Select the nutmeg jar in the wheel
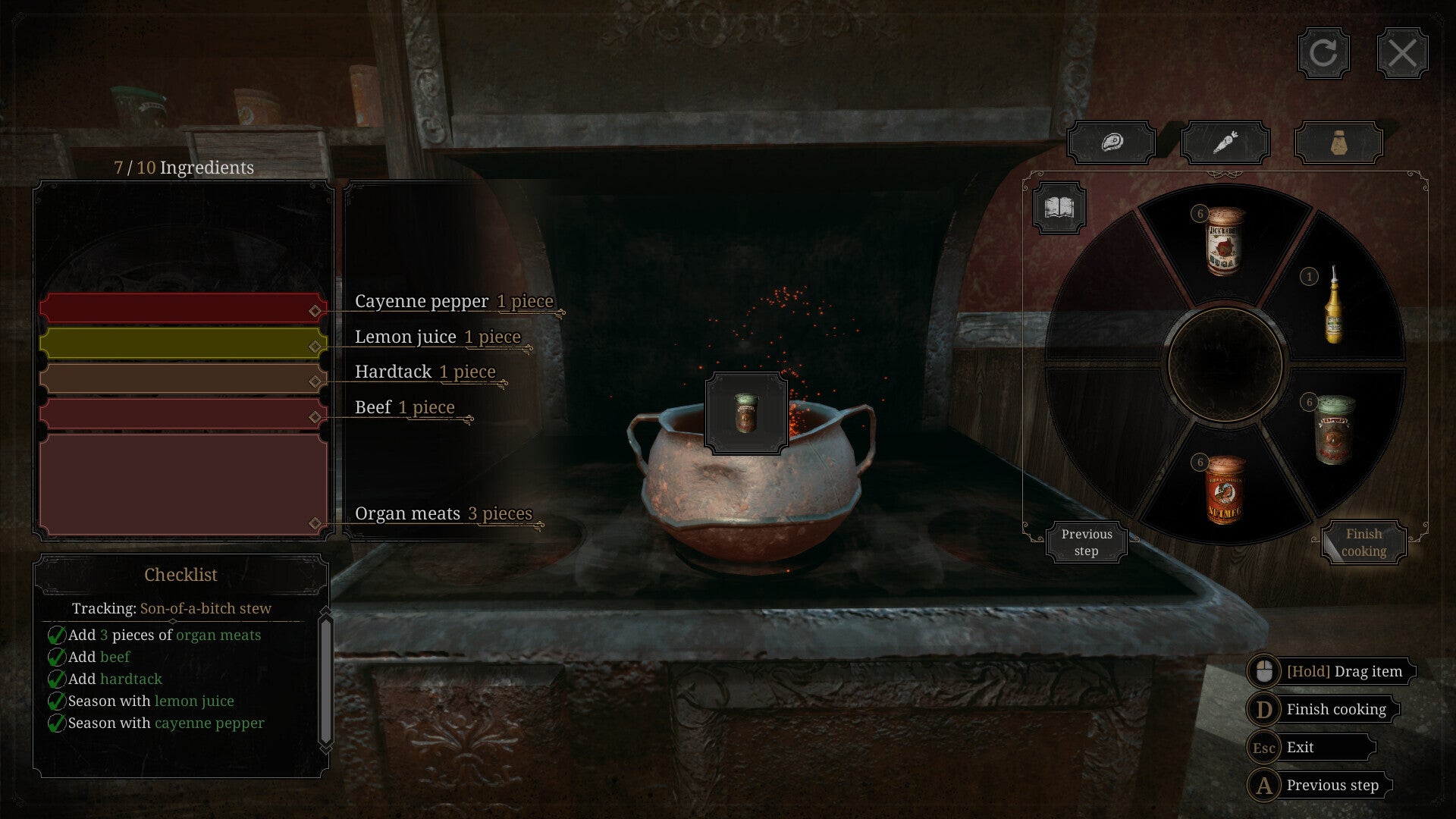This screenshot has height=819, width=1456. tap(1224, 490)
